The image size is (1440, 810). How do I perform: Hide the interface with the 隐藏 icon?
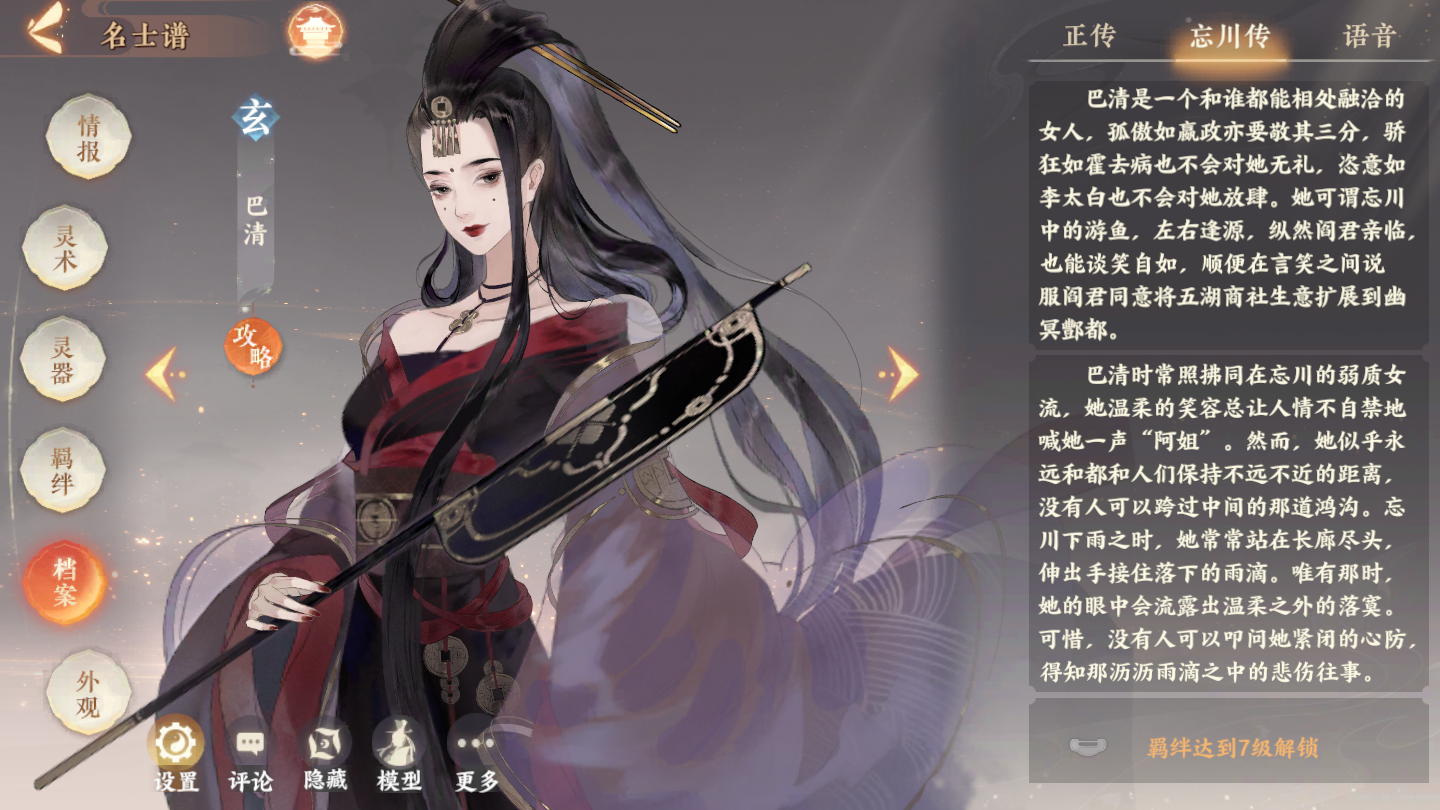point(324,745)
